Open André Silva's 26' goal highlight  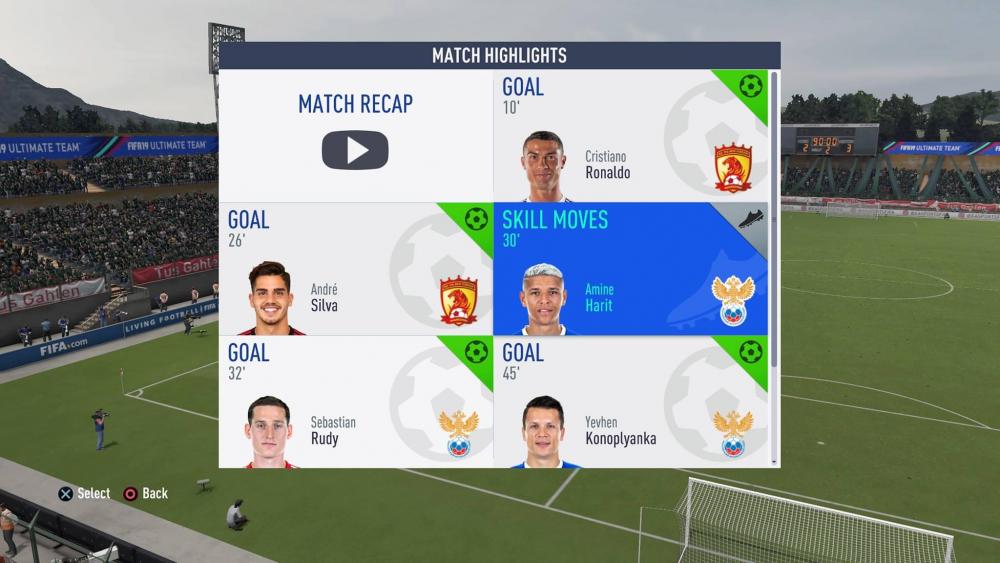355,269
